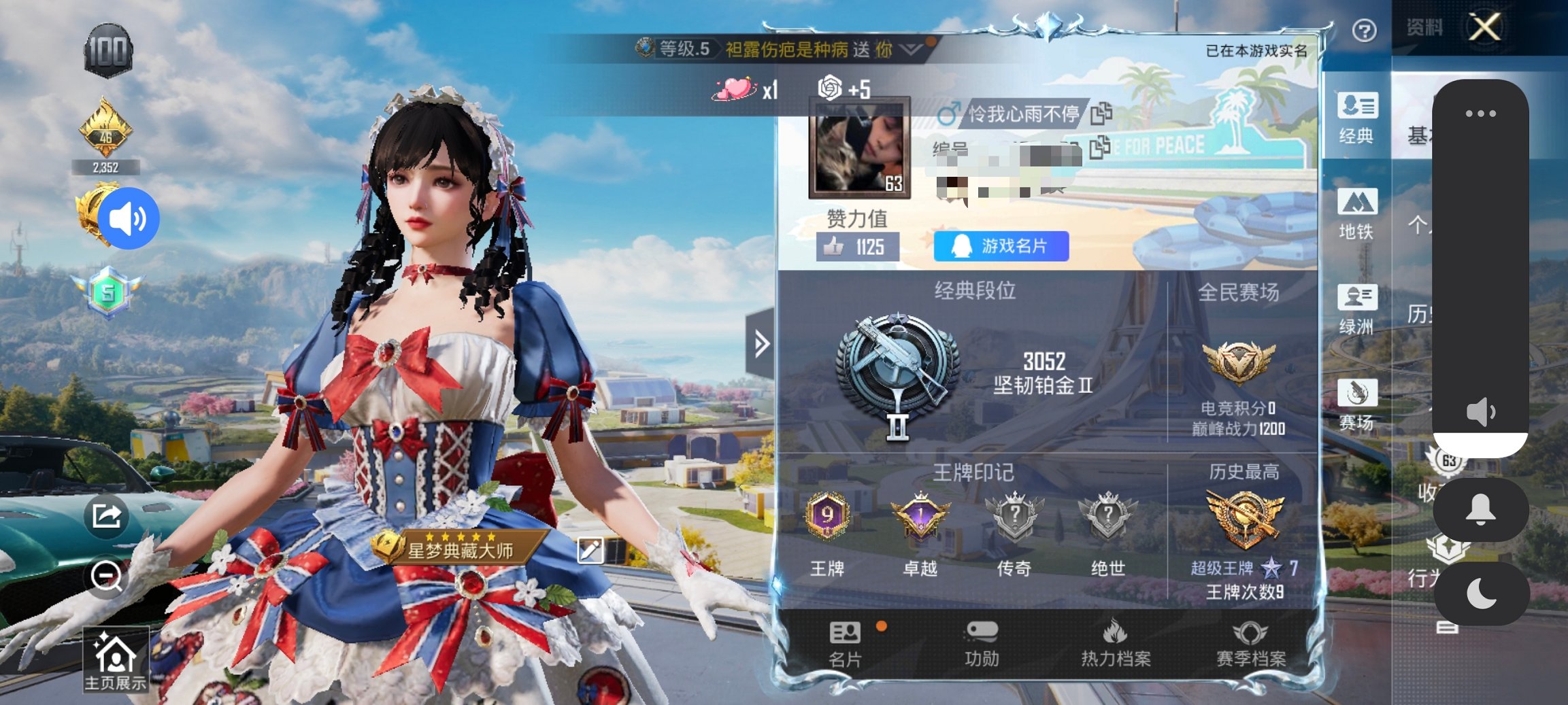
Task: Zoom out the character with the magnifier
Action: pyautogui.click(x=107, y=577)
